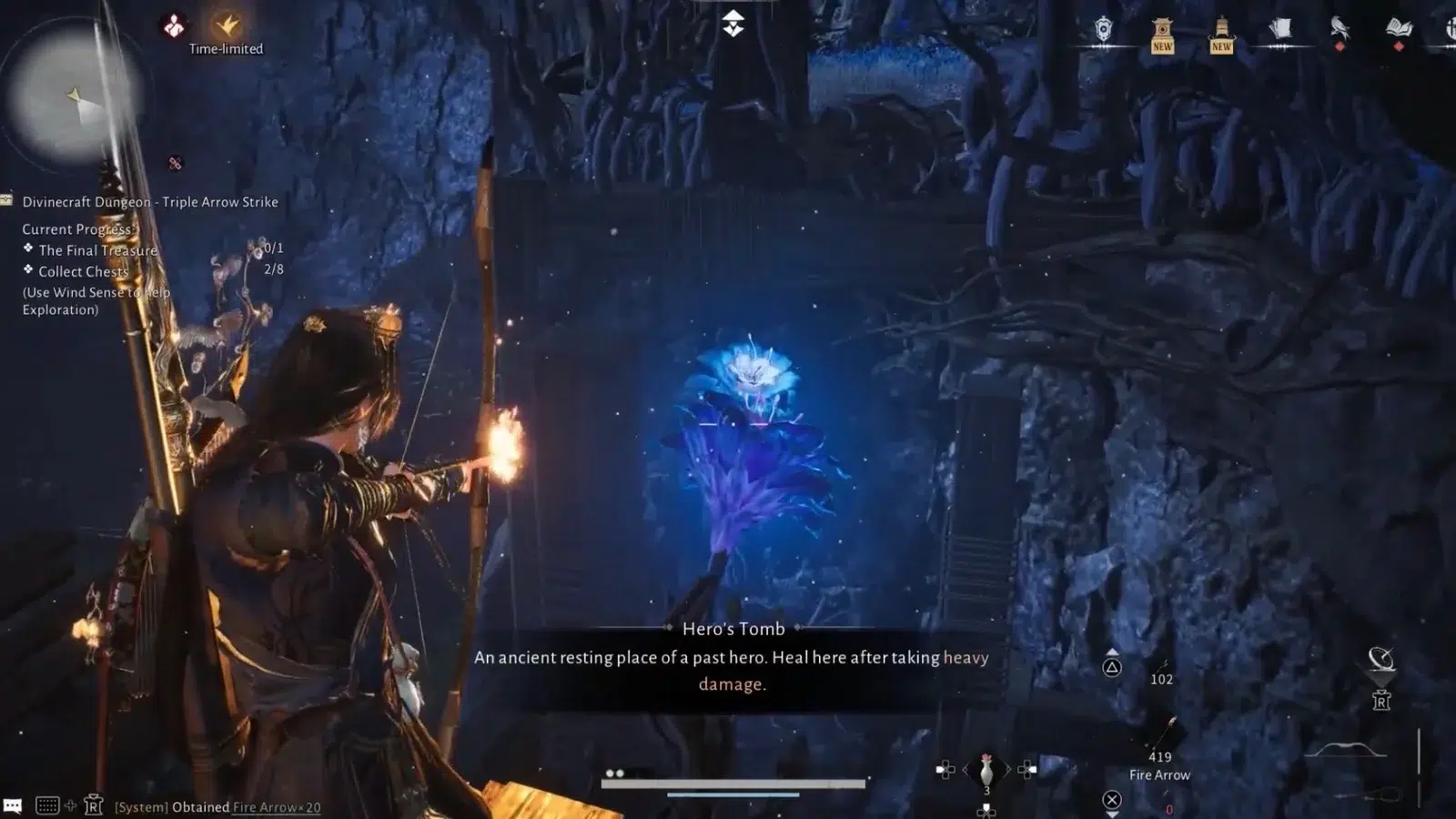The width and height of the screenshot is (1456, 819).
Task: Open the pagoda tower icon marked NEW
Action: [1221, 34]
